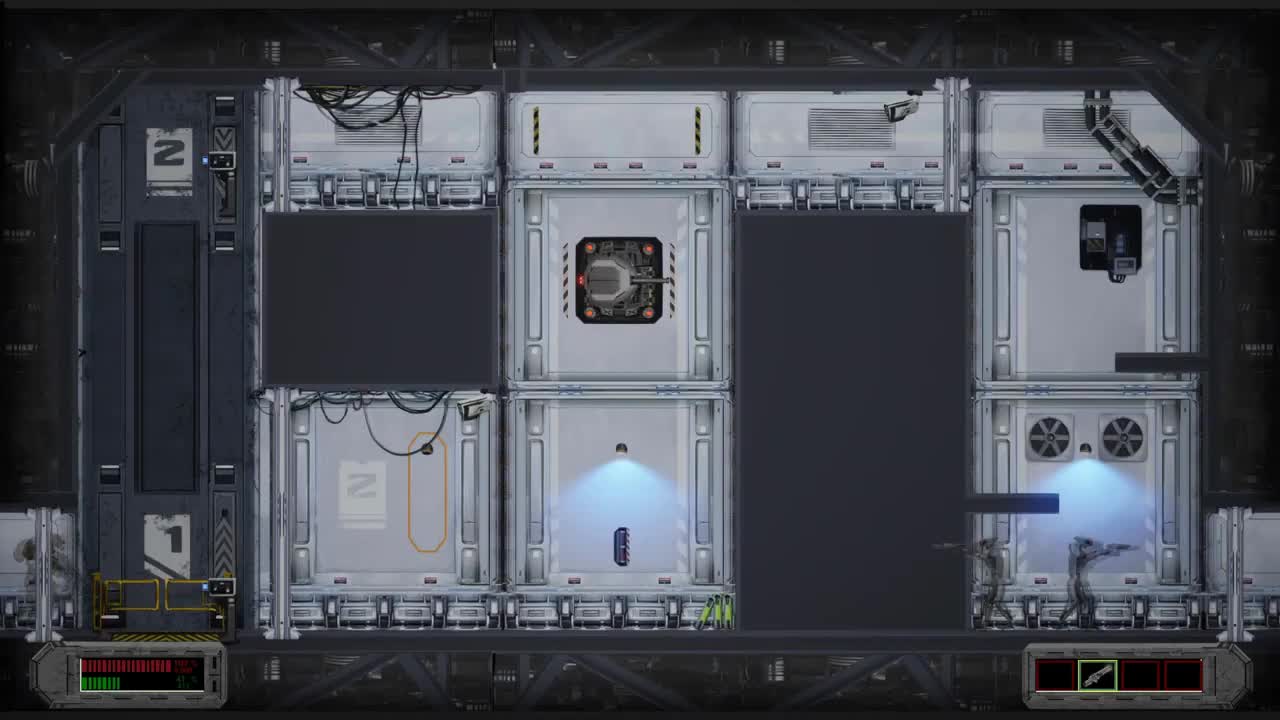Click the left ventilation fan in the right room
Screen dimensions: 1280x720
click(x=1051, y=438)
